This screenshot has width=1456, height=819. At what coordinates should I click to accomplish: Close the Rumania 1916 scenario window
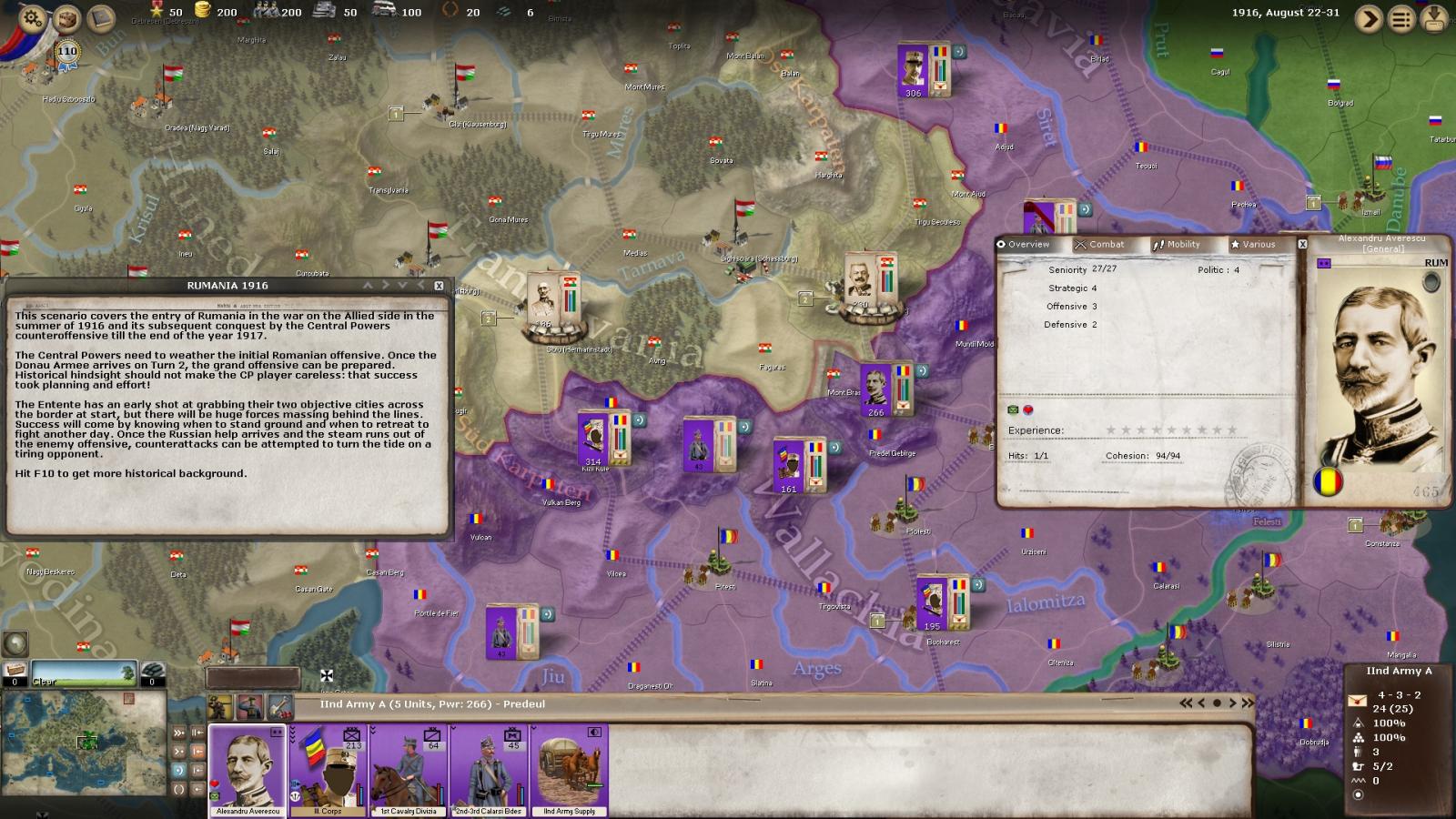tap(439, 286)
